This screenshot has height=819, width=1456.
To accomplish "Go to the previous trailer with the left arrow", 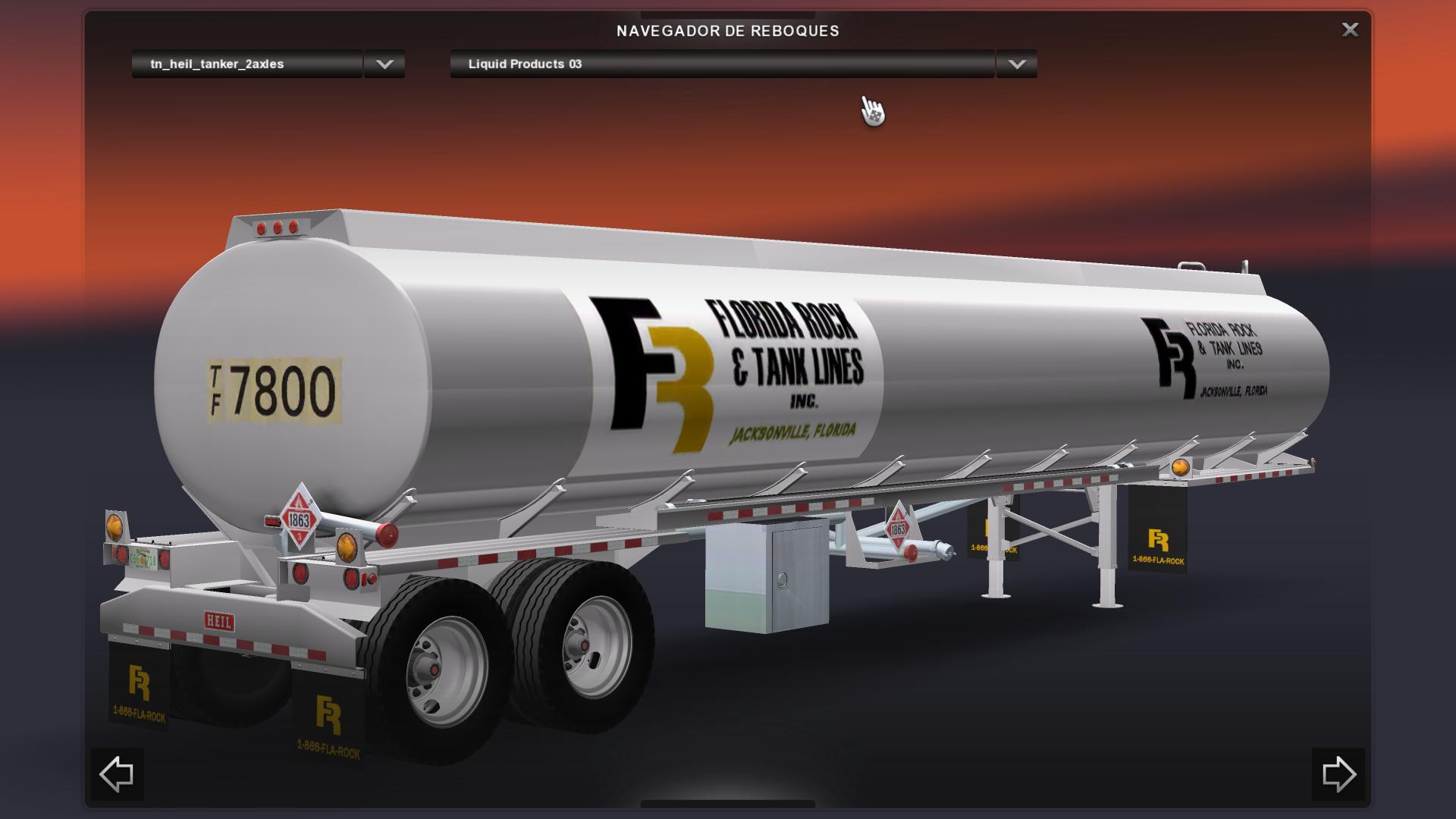I will [x=117, y=774].
